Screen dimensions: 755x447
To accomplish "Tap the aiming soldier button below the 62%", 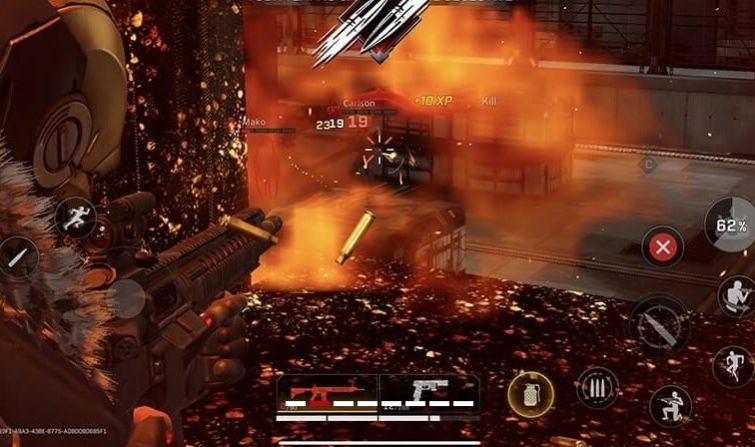I will coord(735,295).
